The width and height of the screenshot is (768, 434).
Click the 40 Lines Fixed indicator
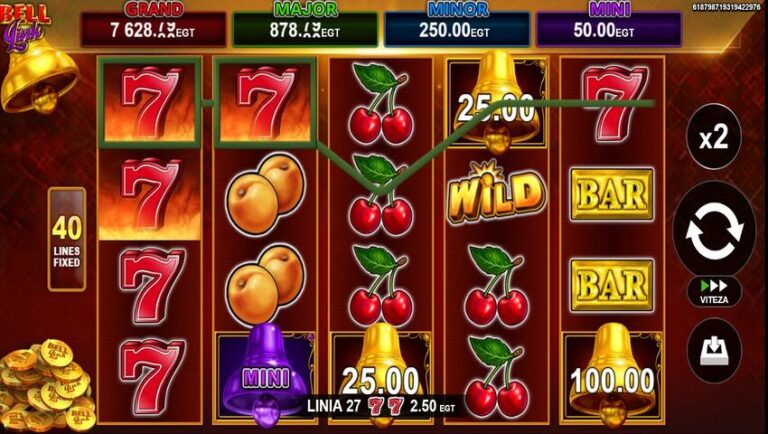tap(67, 239)
